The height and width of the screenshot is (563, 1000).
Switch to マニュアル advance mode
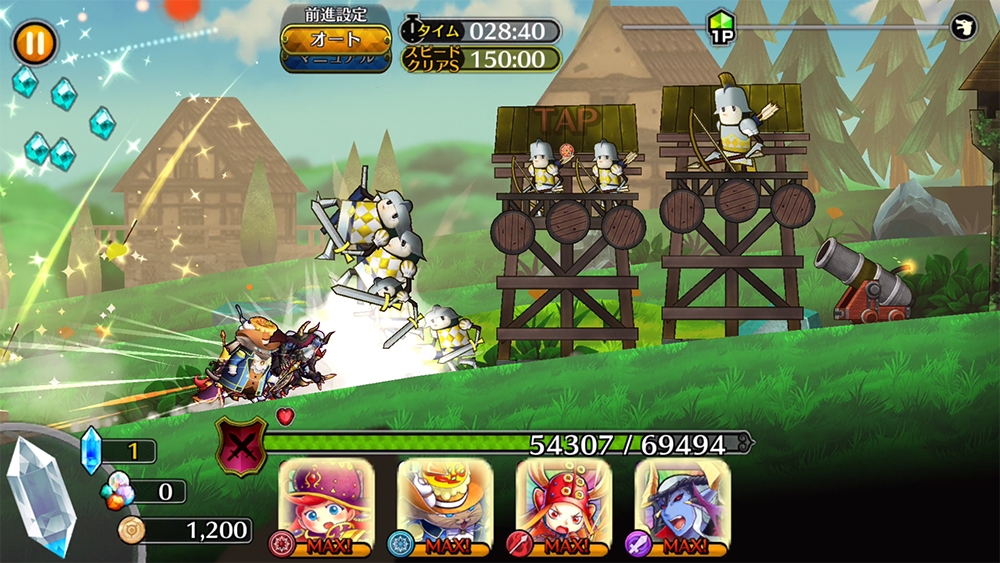click(321, 59)
